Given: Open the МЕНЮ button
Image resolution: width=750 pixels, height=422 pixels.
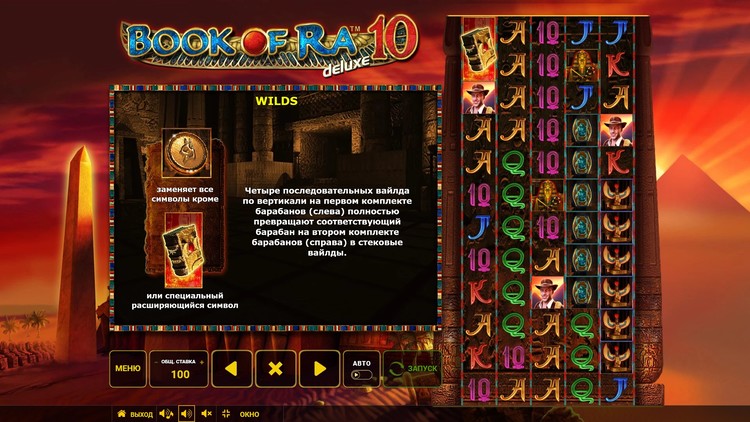Looking at the screenshot, I should [127, 368].
